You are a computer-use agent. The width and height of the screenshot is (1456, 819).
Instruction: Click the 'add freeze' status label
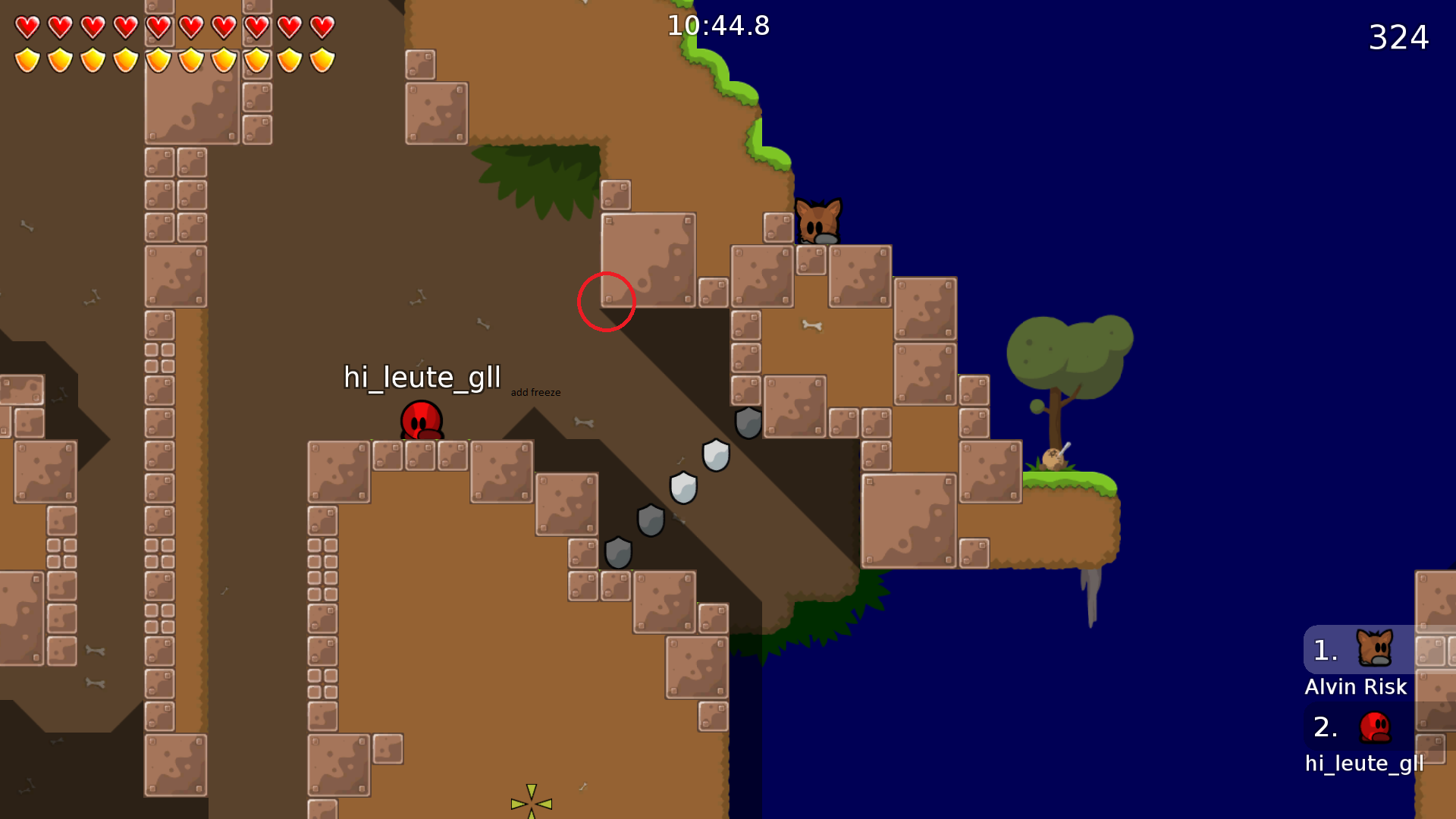[535, 392]
